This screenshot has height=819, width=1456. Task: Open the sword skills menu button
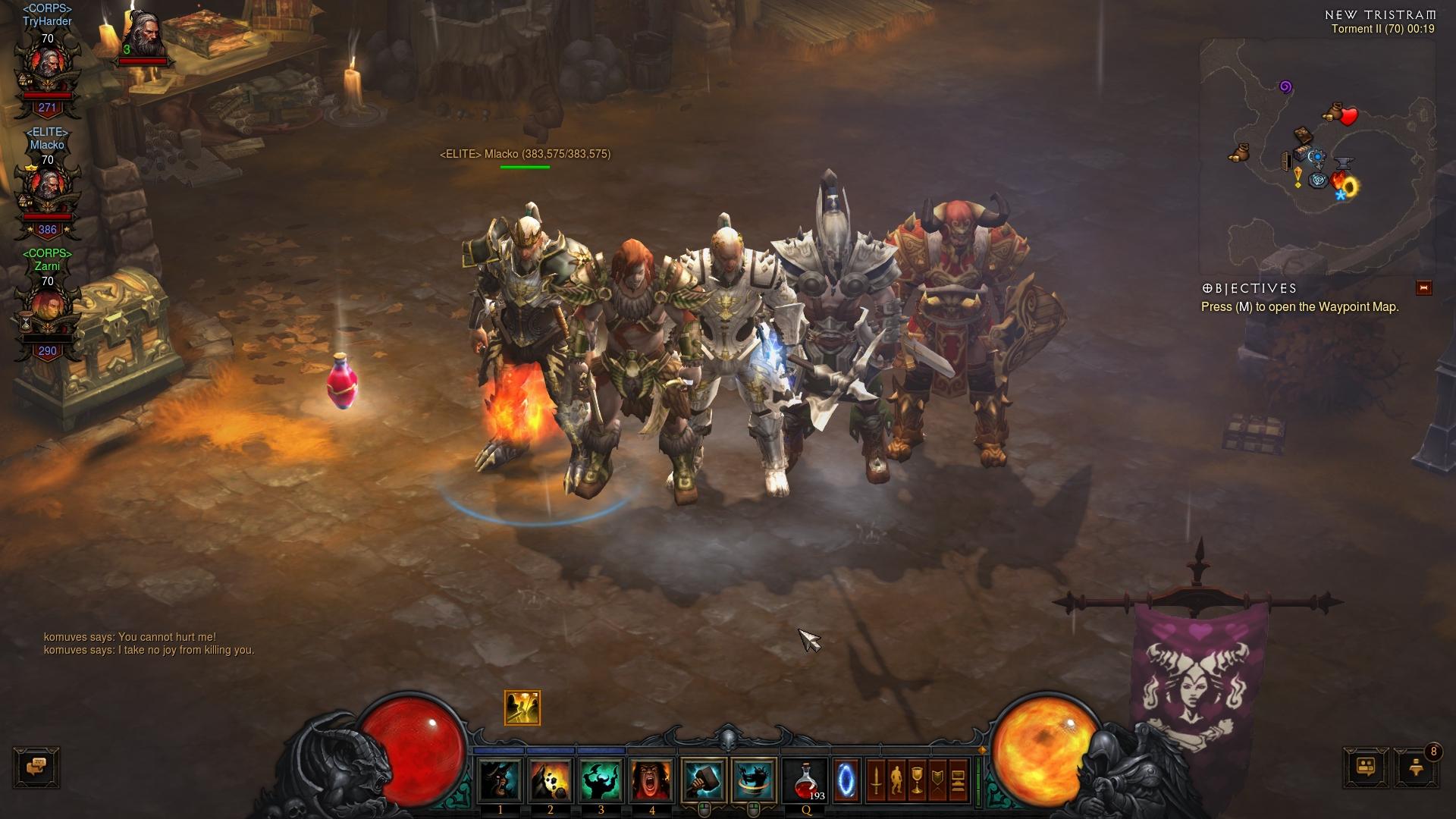(876, 781)
